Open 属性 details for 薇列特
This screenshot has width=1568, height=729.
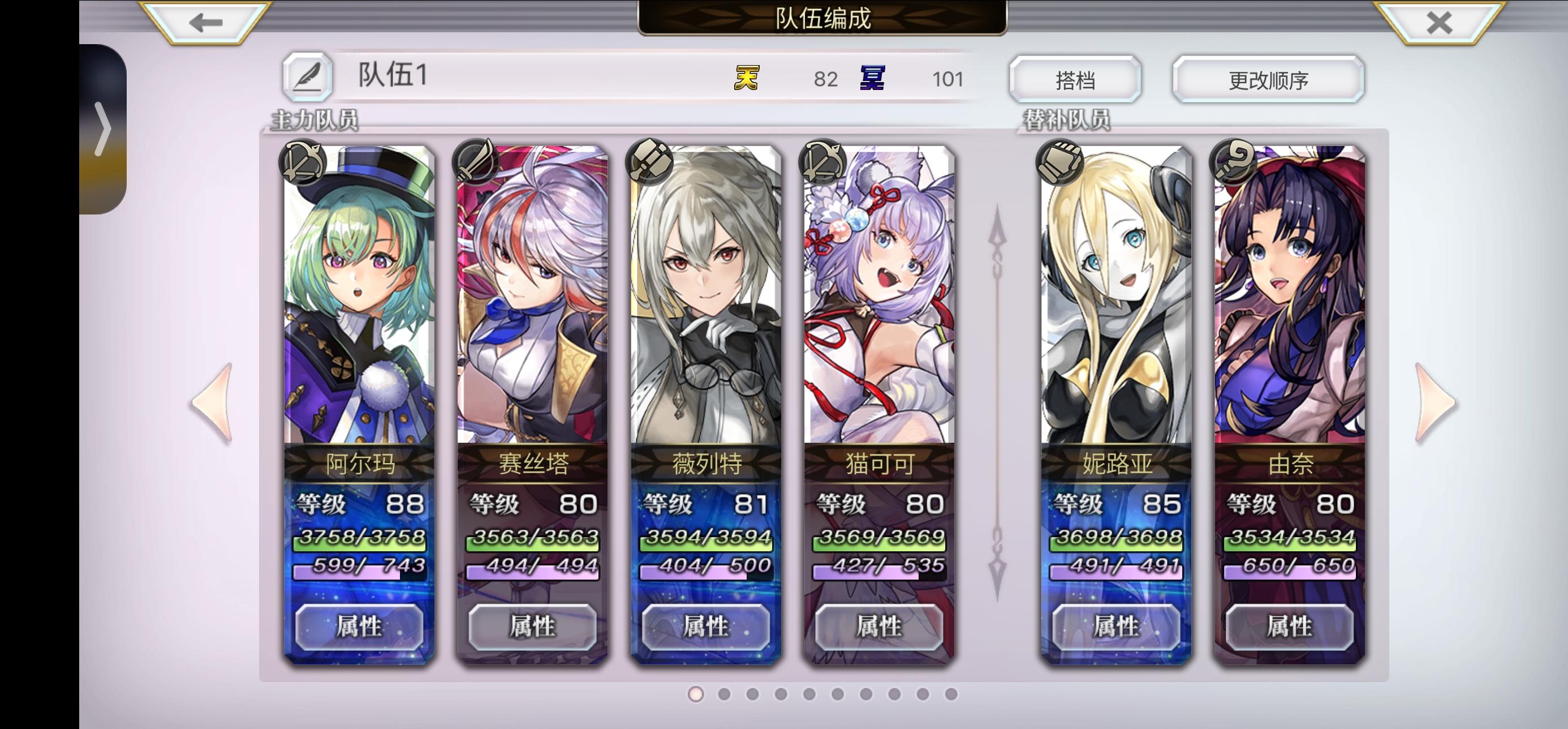pyautogui.click(x=705, y=627)
